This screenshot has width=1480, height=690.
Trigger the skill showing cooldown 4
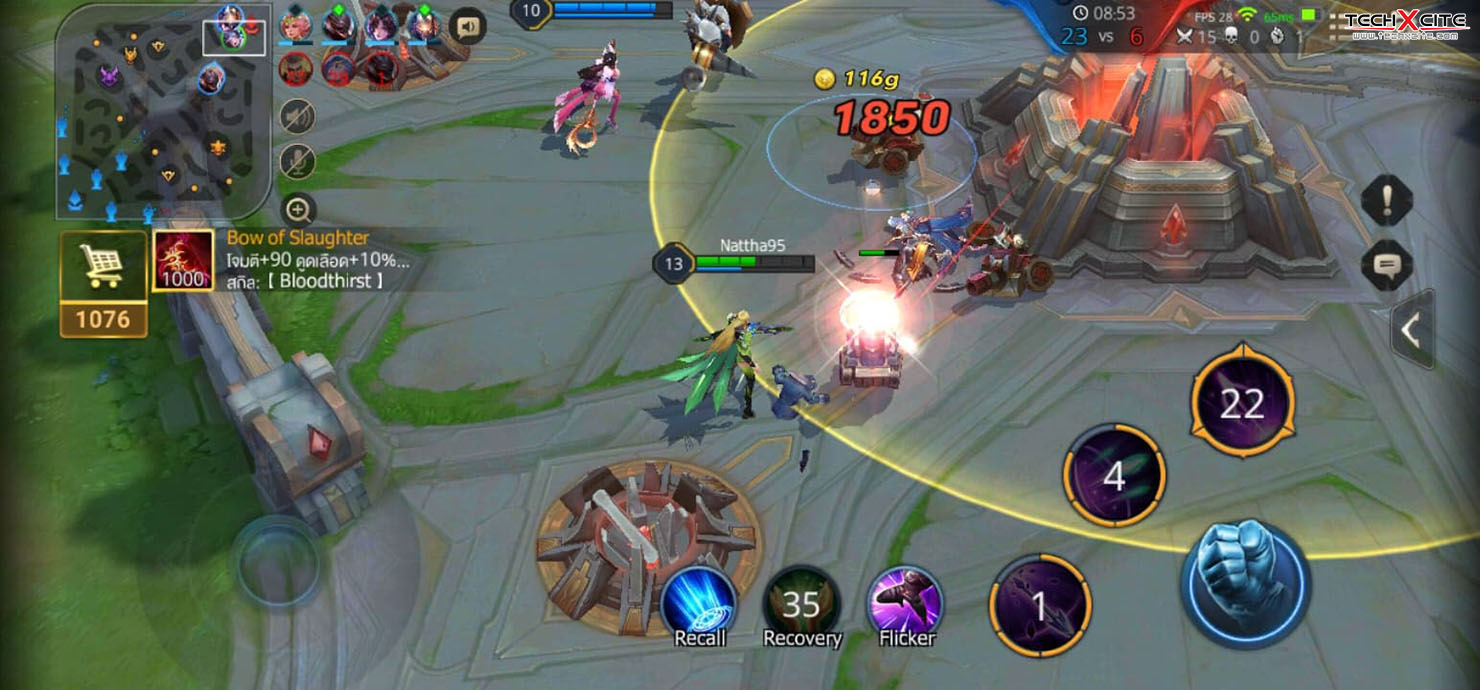(x=1114, y=476)
